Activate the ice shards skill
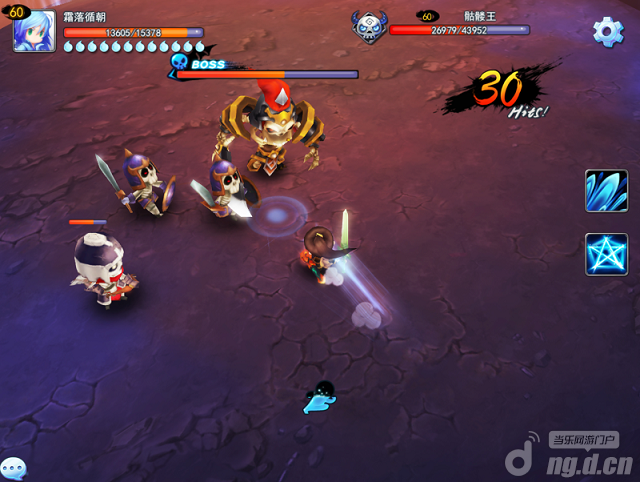 pos(606,190)
